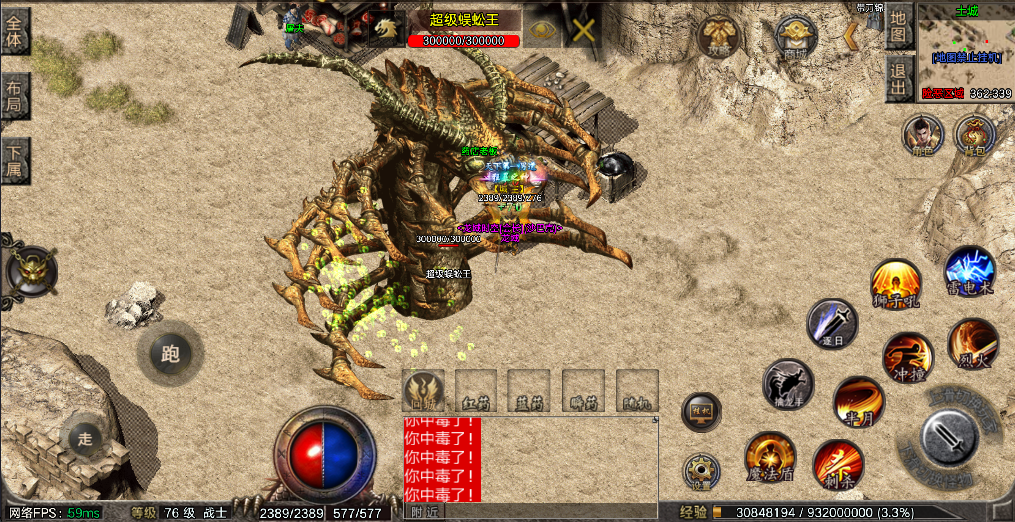Activate the 狮子吼 skill
This screenshot has height=522, width=1015.
pos(895,283)
